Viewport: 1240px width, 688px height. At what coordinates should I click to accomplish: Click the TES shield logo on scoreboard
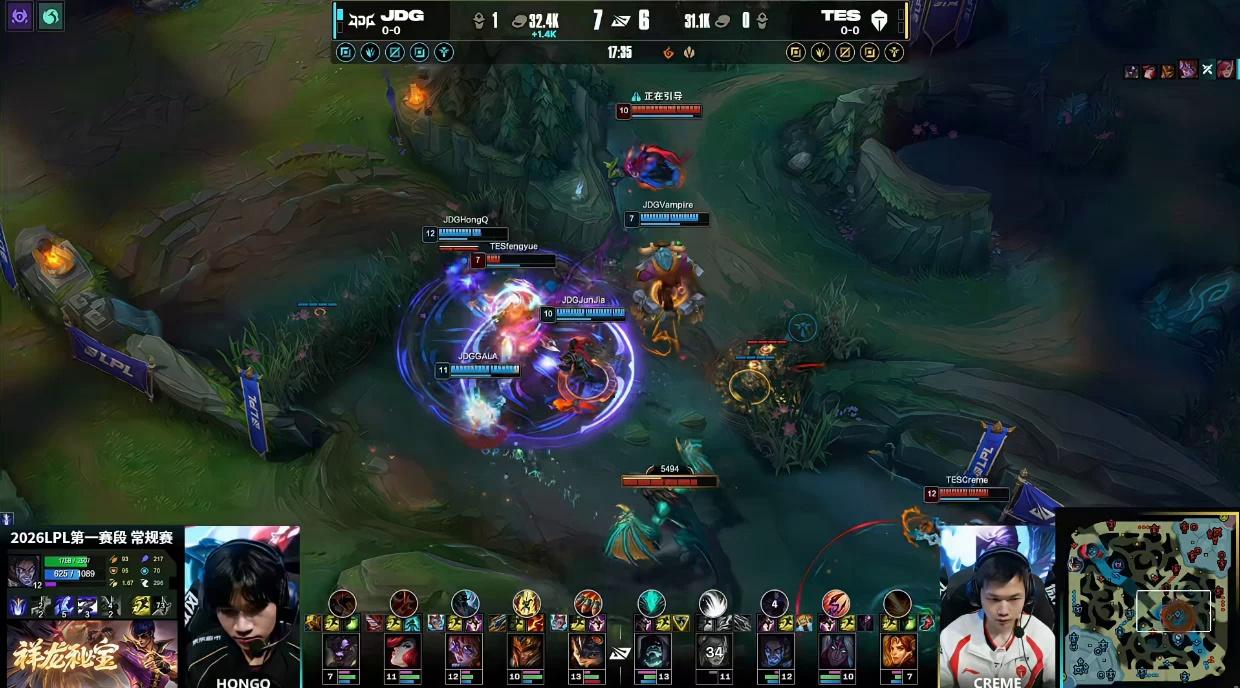click(879, 19)
